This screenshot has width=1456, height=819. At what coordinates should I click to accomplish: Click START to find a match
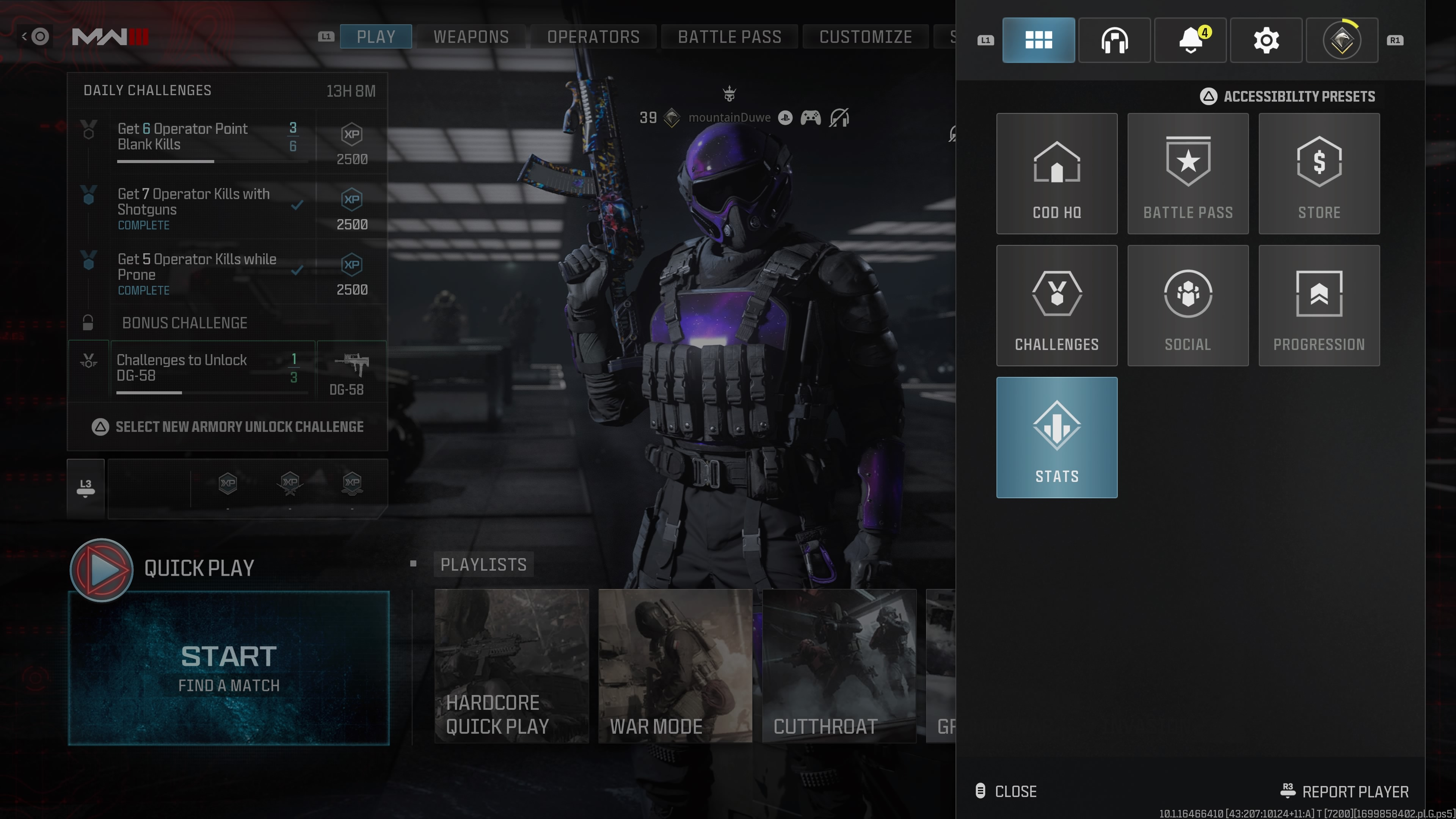[x=228, y=667]
